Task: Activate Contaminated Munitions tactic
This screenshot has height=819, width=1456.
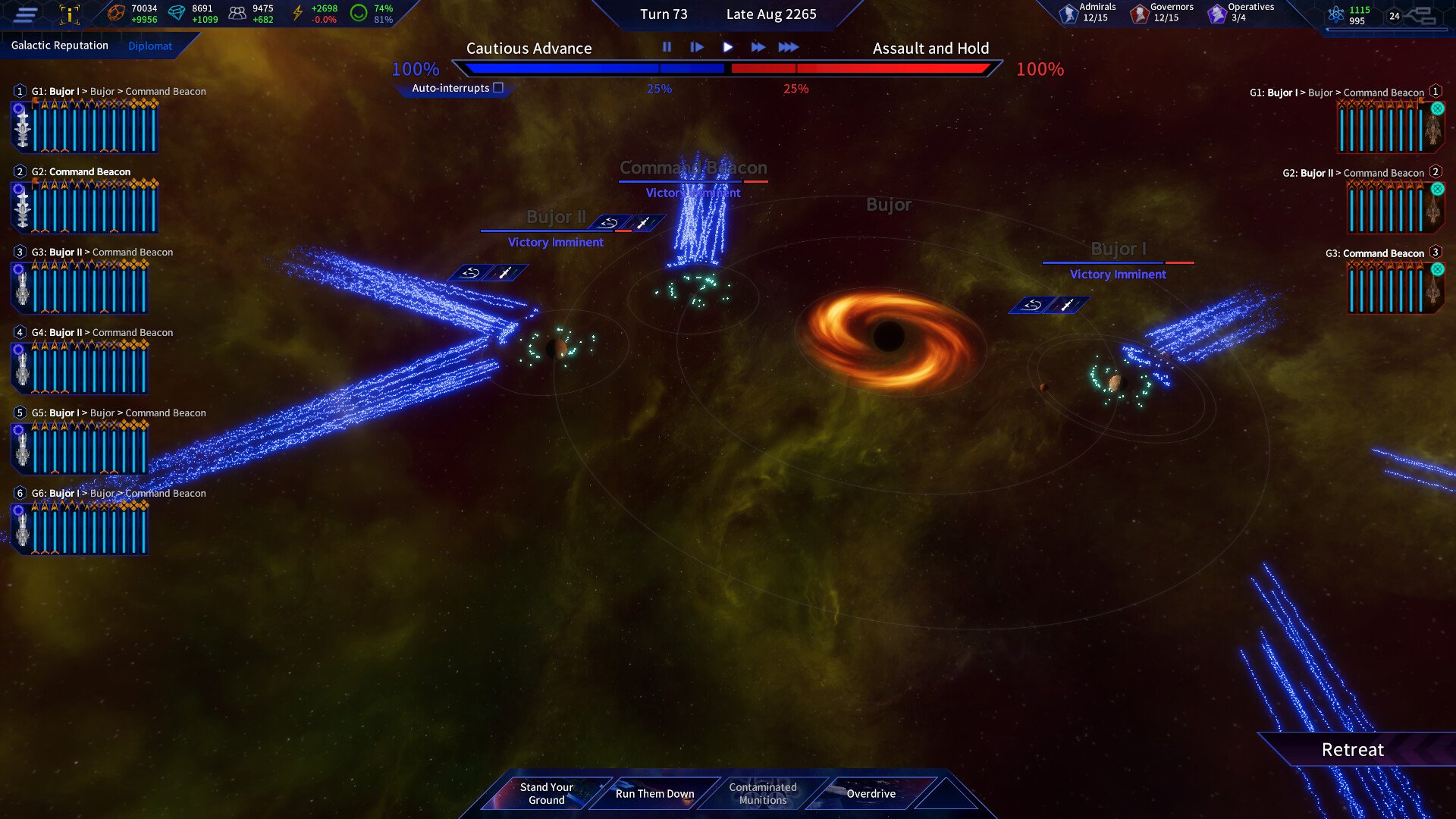Action: [x=762, y=793]
